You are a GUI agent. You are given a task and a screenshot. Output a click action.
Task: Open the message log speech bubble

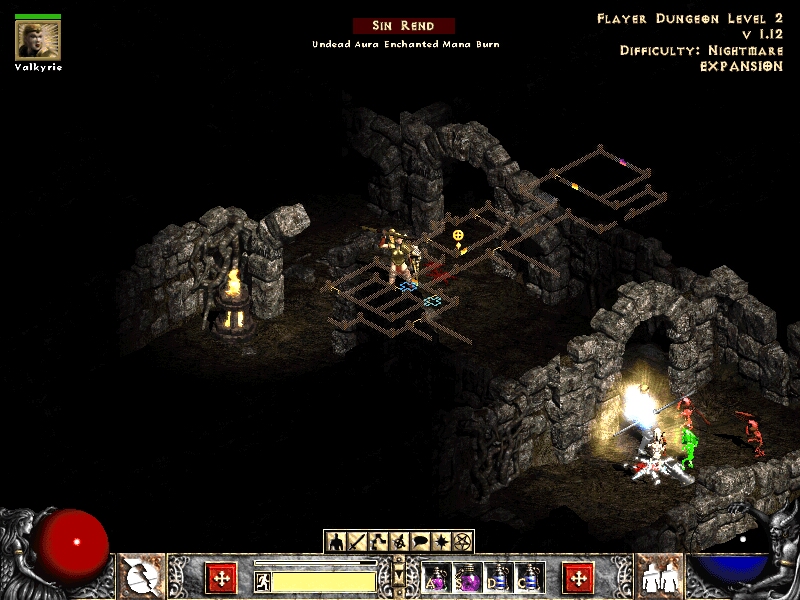point(420,542)
